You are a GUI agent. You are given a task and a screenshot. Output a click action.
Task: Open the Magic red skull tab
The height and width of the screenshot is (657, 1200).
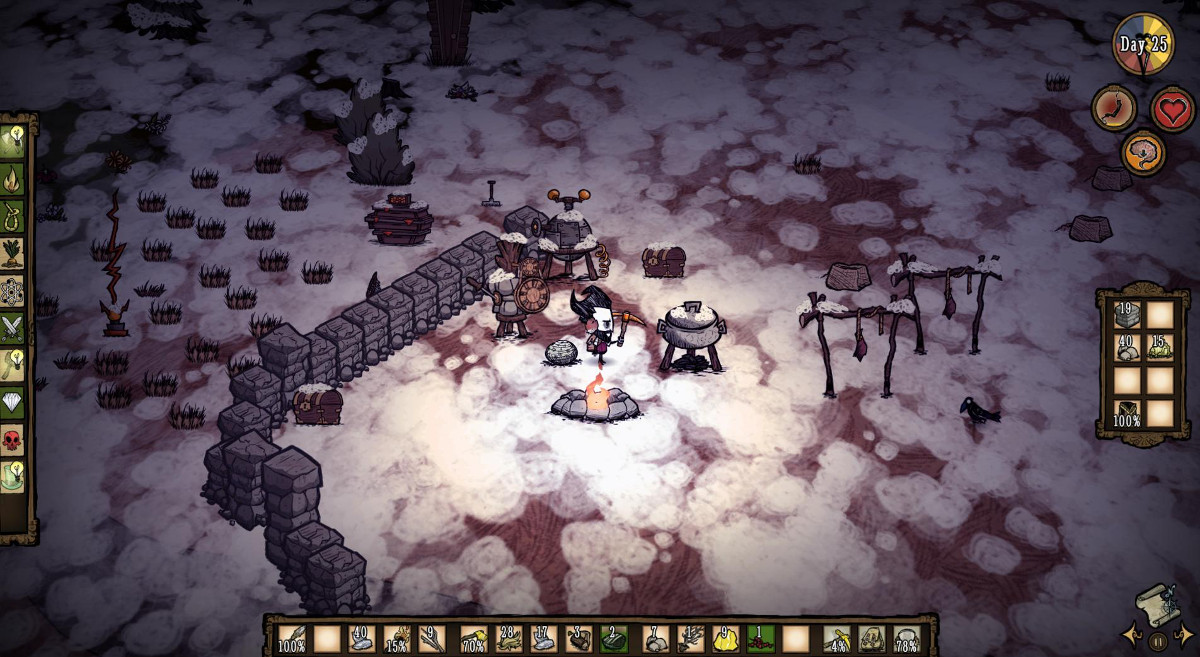pyautogui.click(x=12, y=437)
